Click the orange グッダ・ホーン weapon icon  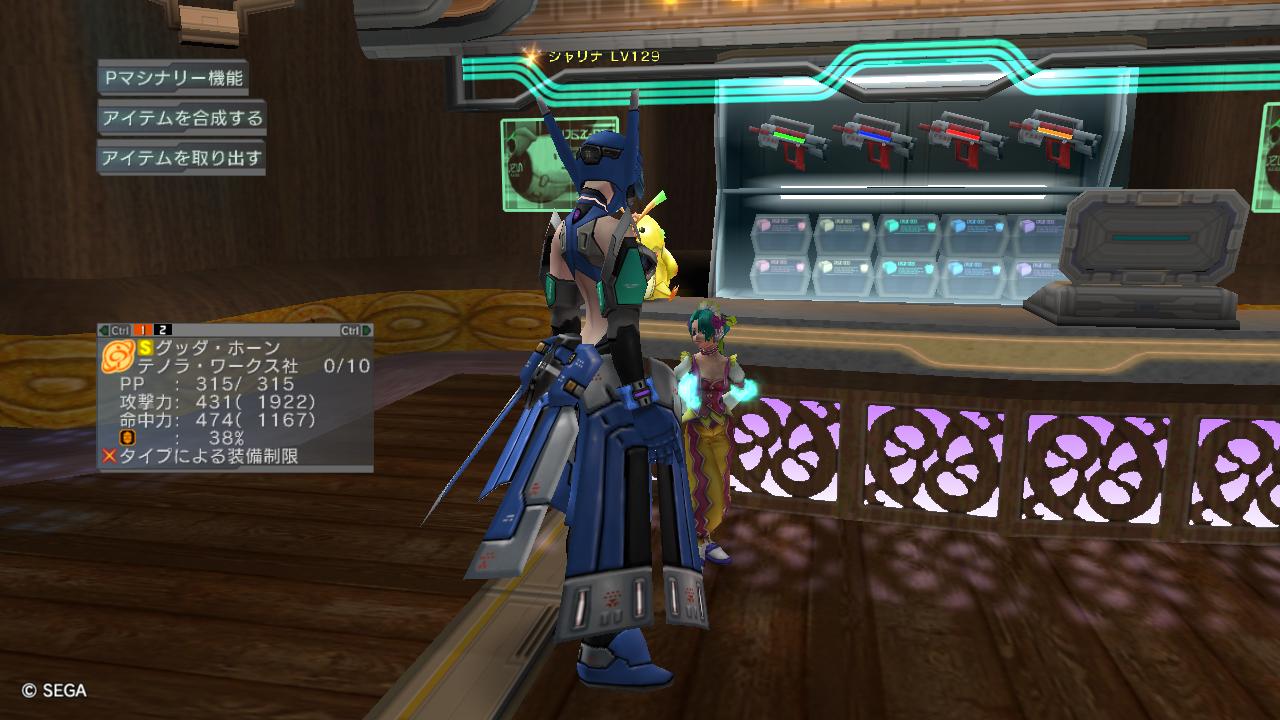[x=118, y=354]
